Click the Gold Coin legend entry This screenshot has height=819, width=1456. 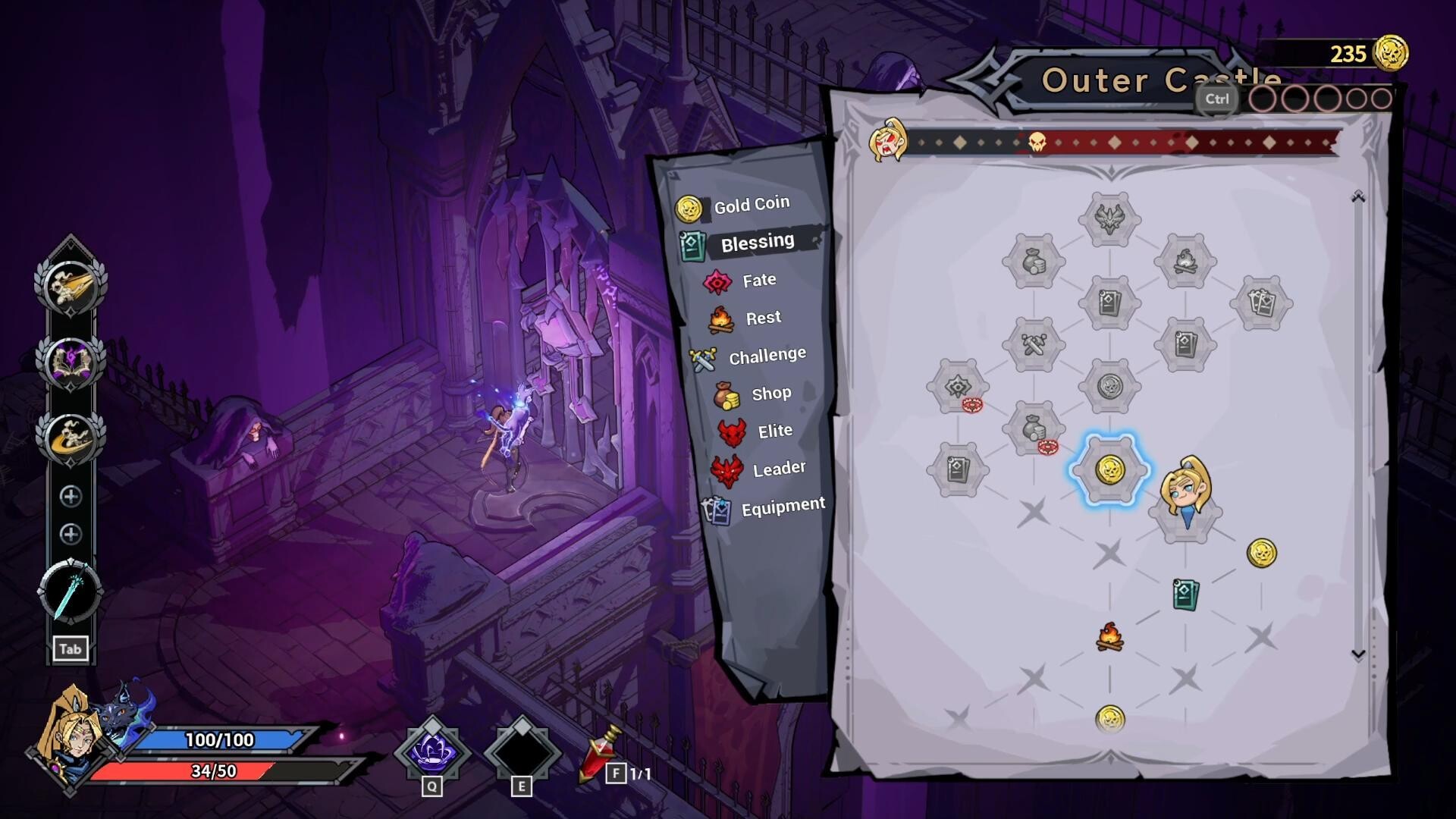click(x=751, y=206)
